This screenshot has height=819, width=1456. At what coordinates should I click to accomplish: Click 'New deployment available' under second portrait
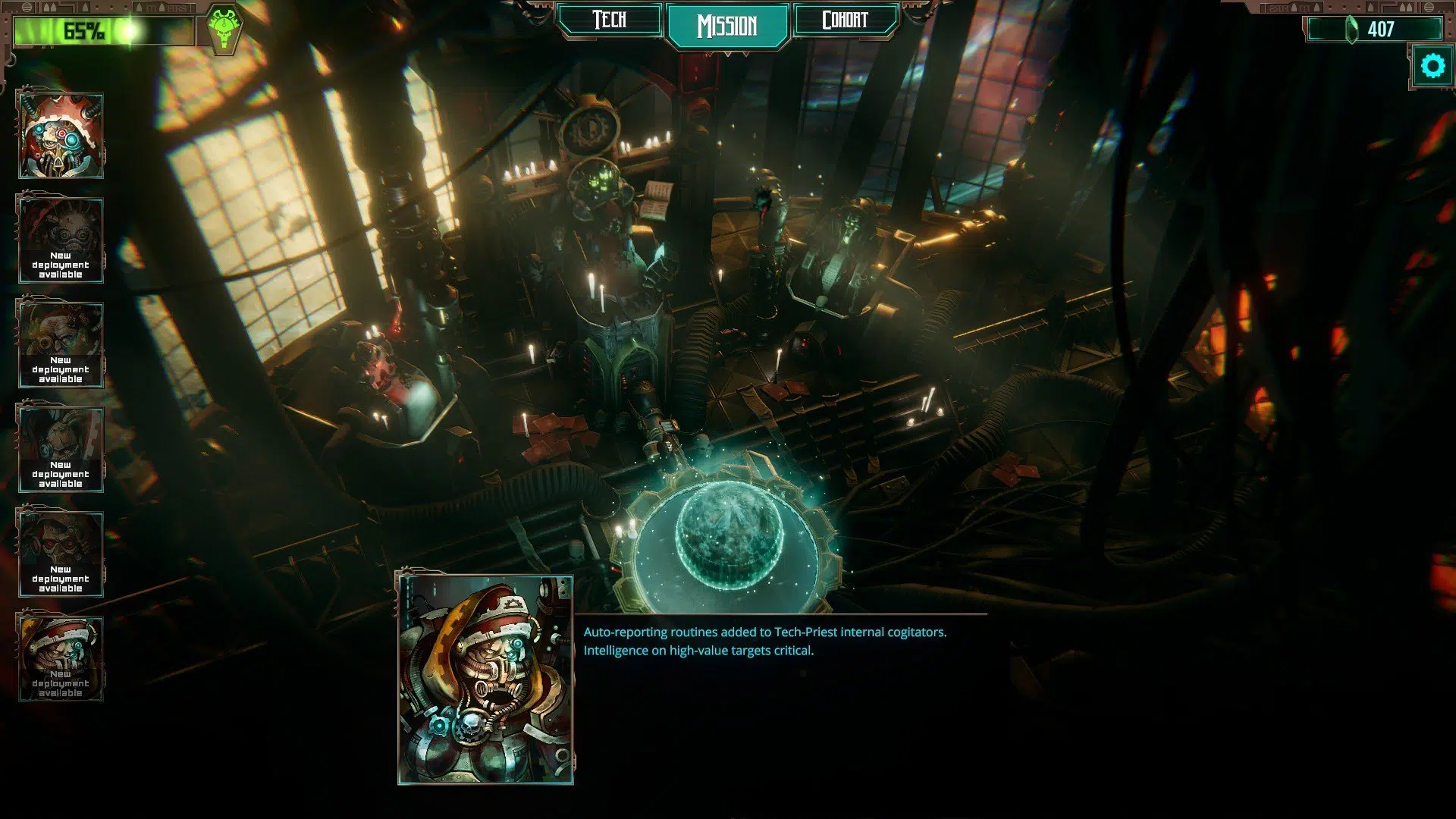tap(61, 265)
